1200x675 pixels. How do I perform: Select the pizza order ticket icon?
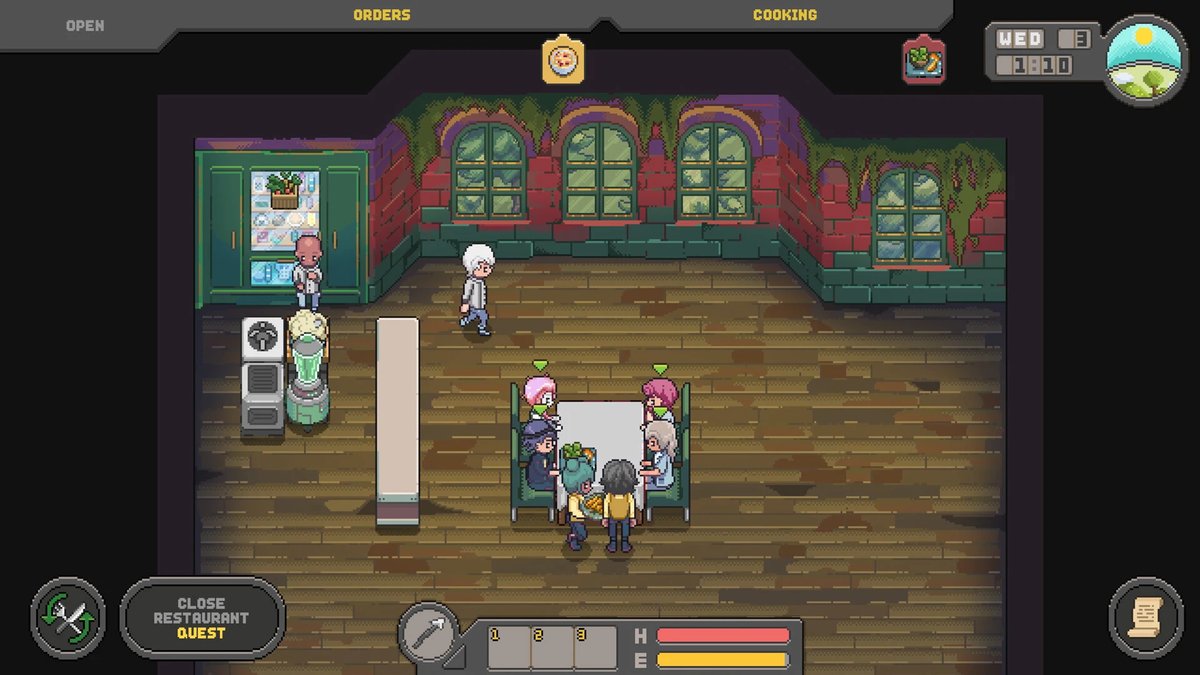point(564,60)
